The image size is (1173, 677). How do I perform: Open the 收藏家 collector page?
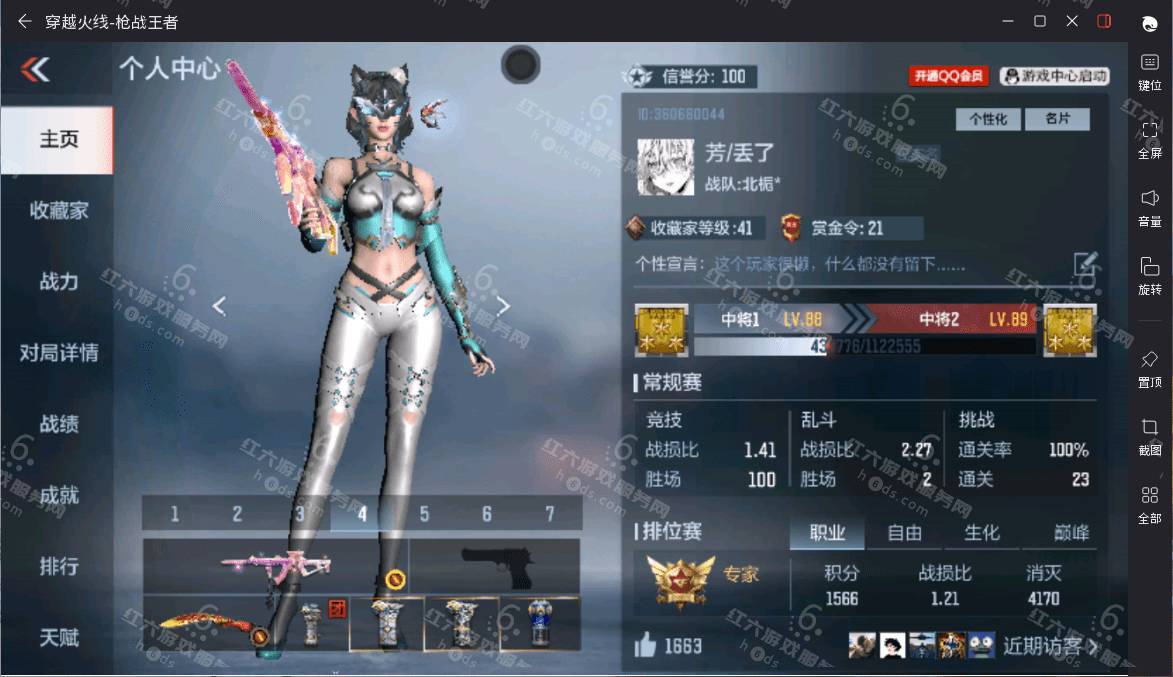pyautogui.click(x=58, y=210)
